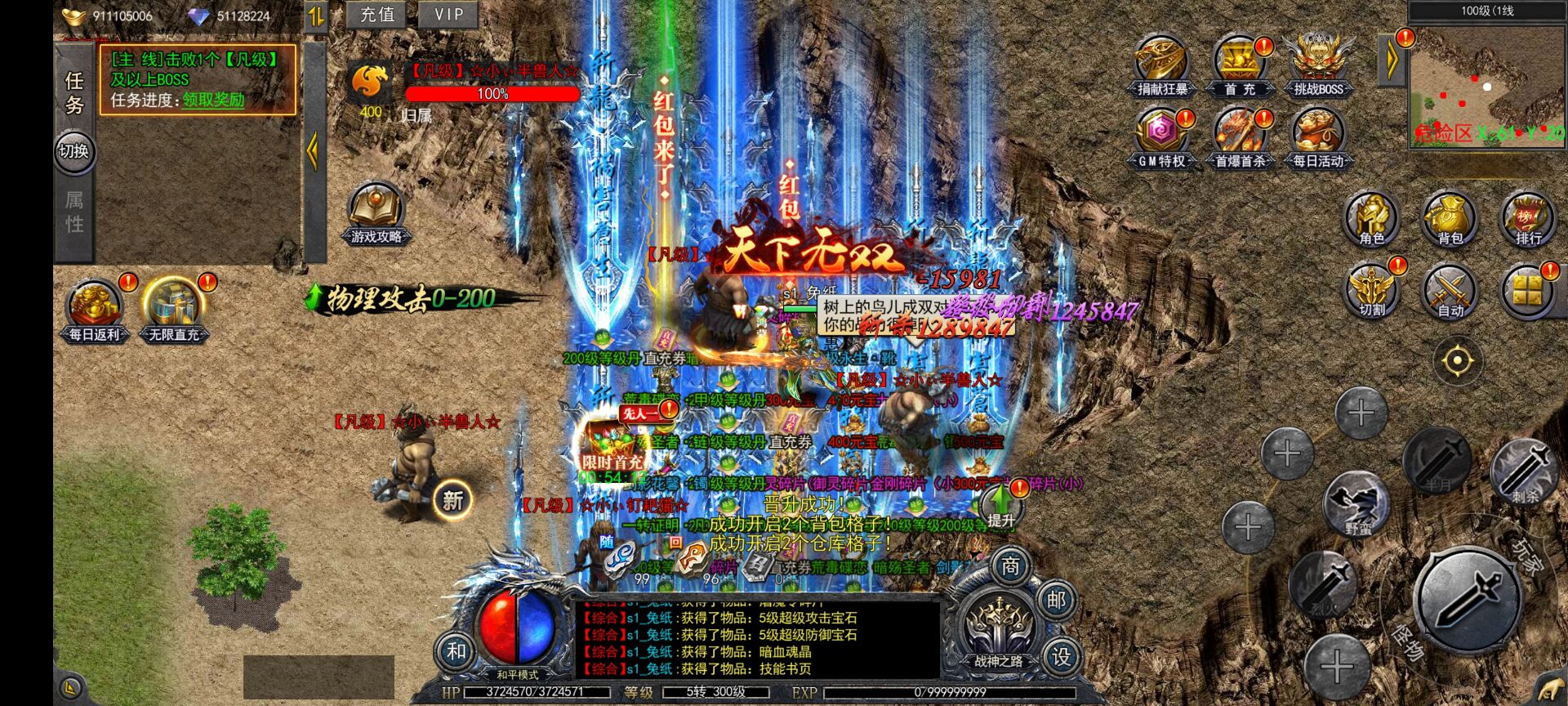Open the 邮 mail icon
The image size is (1568, 706).
[1057, 601]
